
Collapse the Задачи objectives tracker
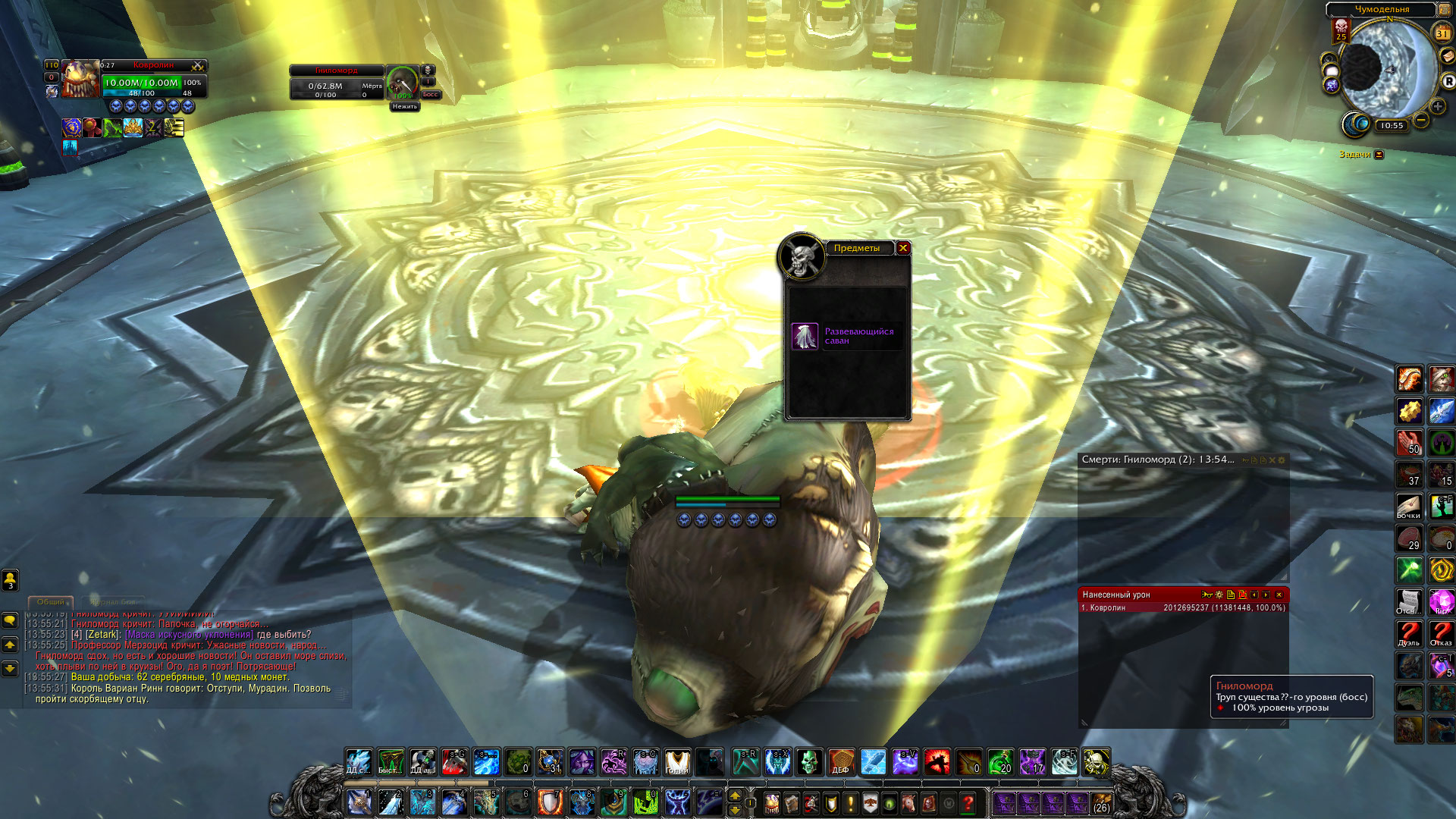pos(1379,155)
